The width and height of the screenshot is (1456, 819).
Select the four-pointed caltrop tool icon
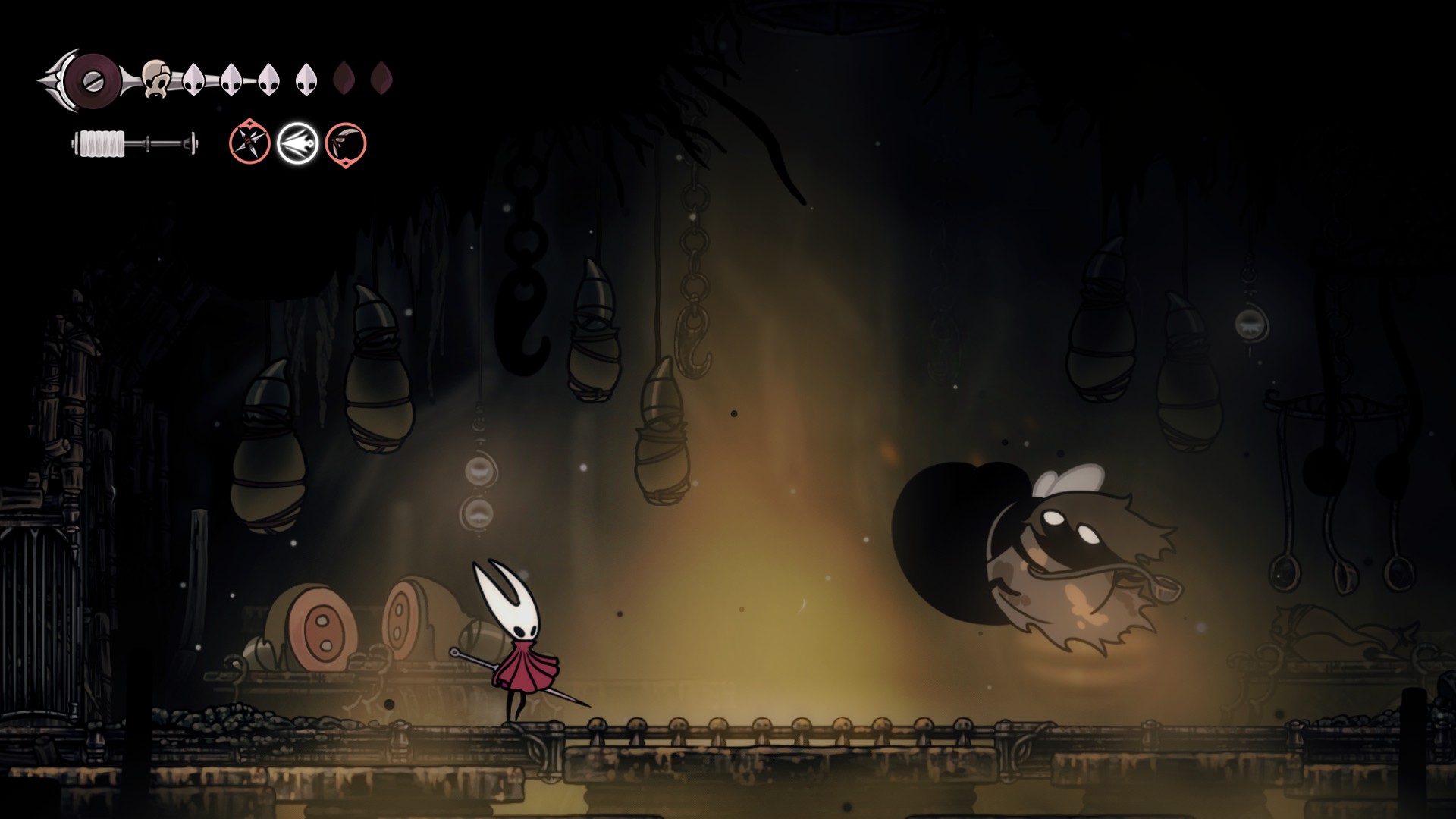[x=249, y=143]
